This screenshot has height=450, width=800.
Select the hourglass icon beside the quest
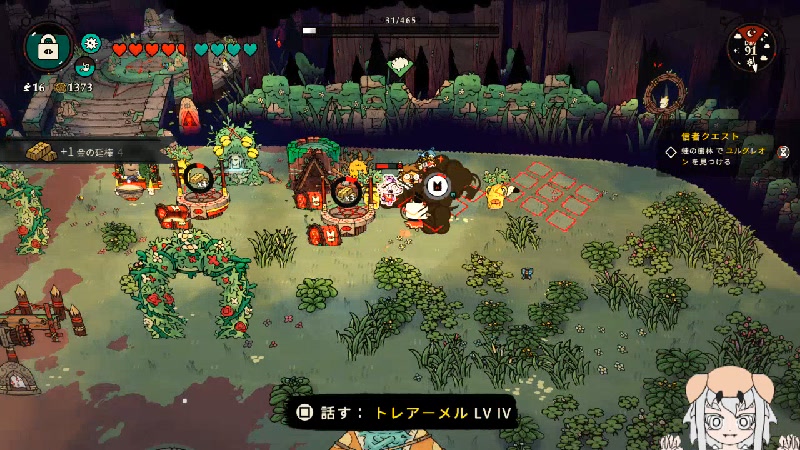(784, 152)
